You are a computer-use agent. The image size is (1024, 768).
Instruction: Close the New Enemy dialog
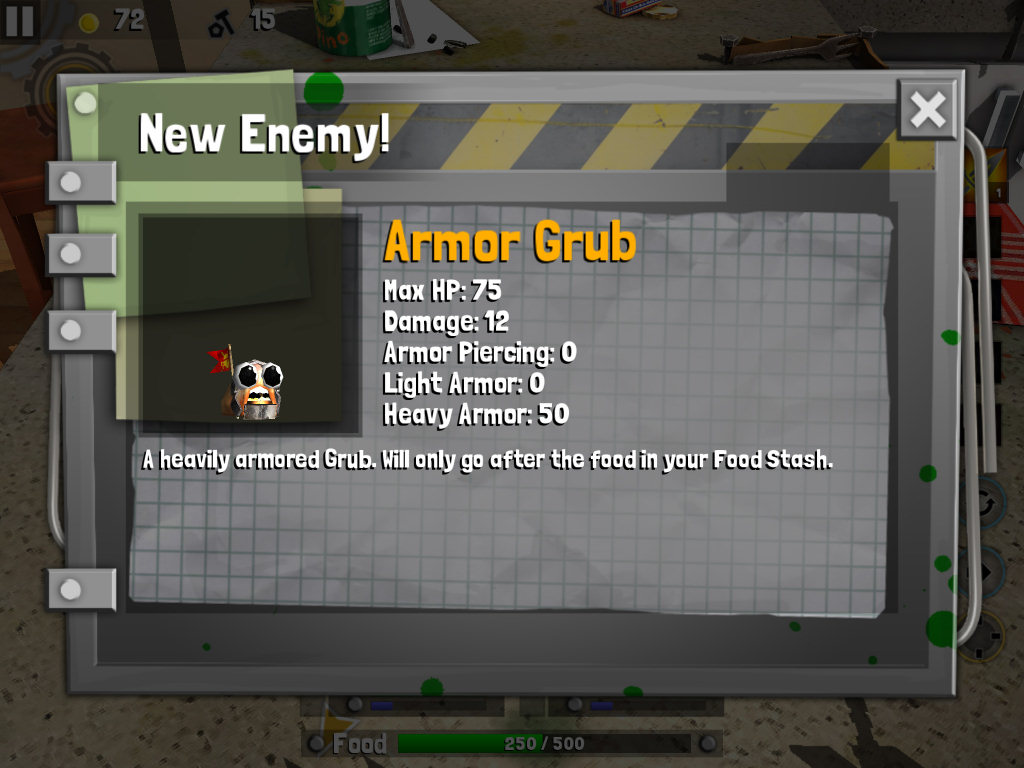[x=927, y=110]
